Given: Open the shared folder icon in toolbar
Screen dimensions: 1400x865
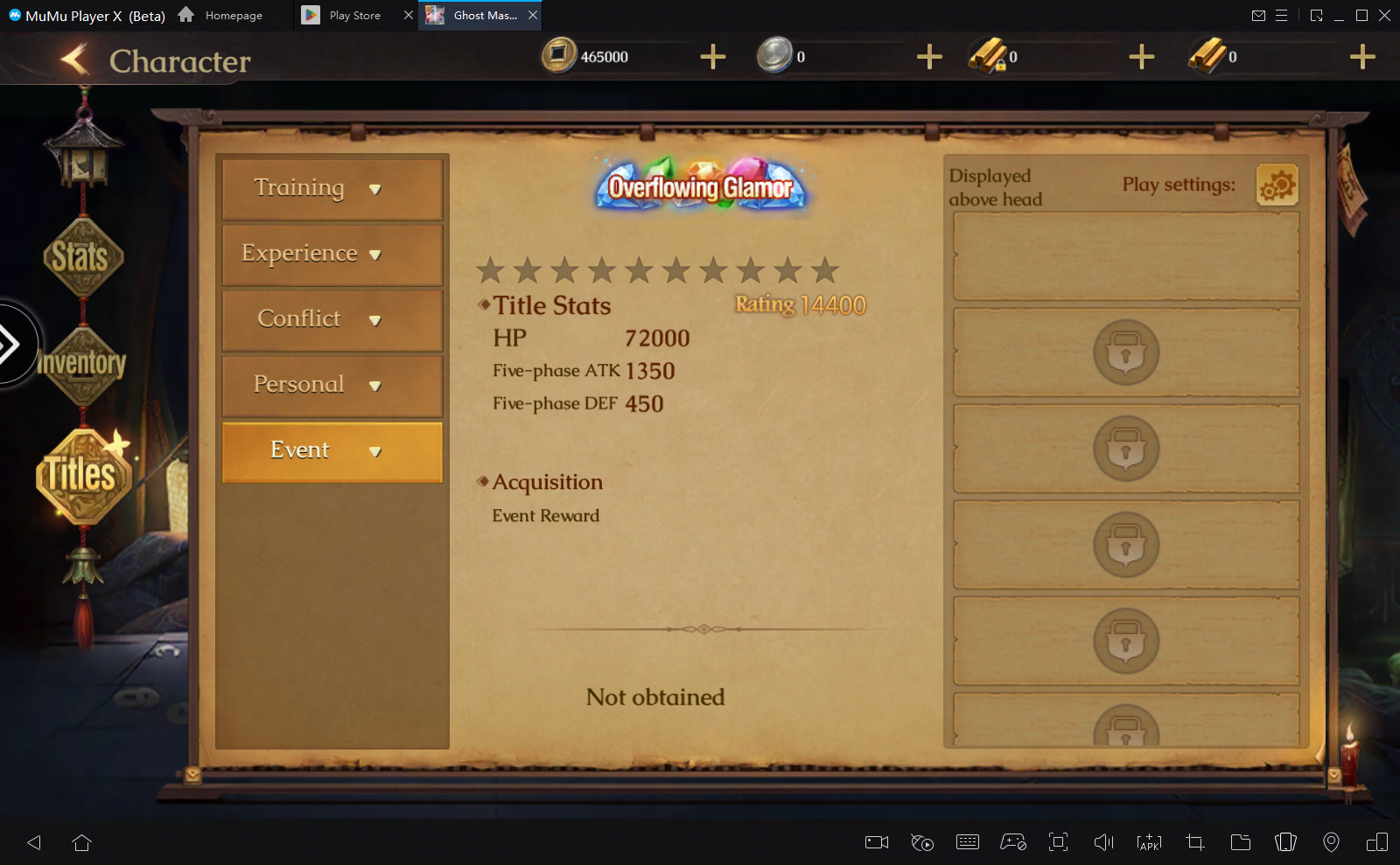Looking at the screenshot, I should pos(1240,842).
